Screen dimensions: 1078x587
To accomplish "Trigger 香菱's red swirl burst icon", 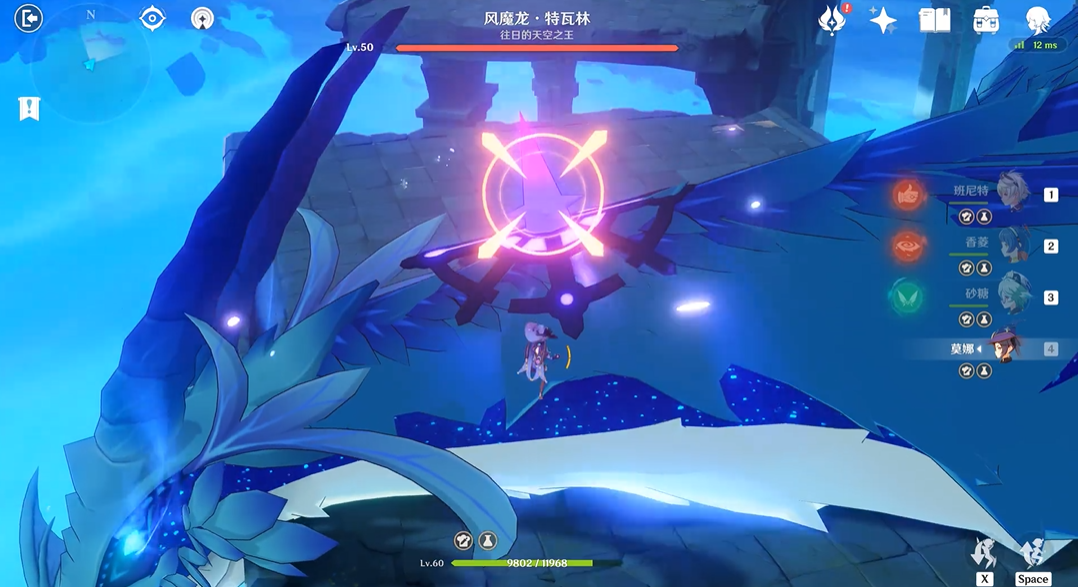I will (909, 246).
